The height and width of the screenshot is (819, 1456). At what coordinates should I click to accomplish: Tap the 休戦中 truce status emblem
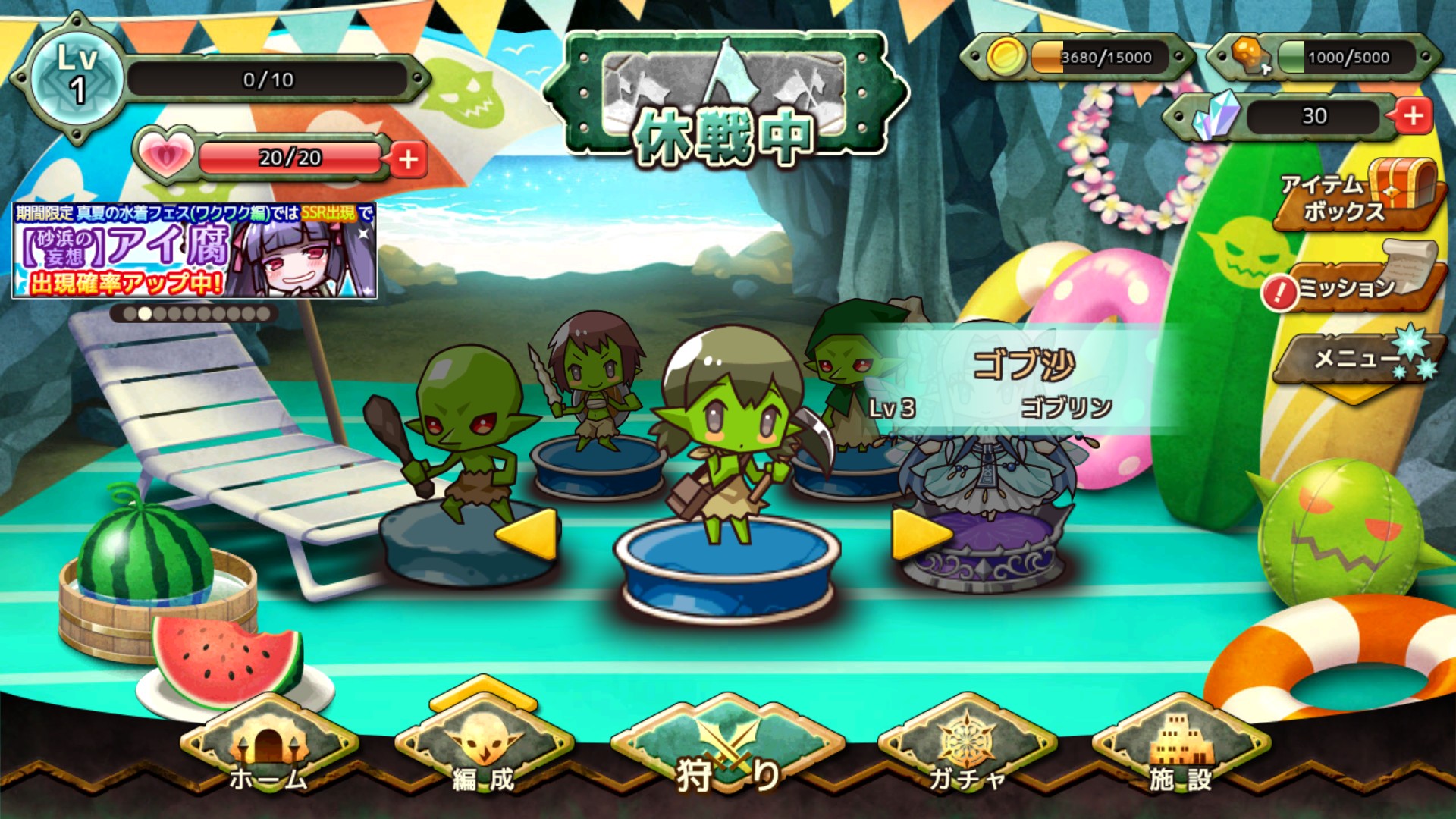tap(725, 99)
